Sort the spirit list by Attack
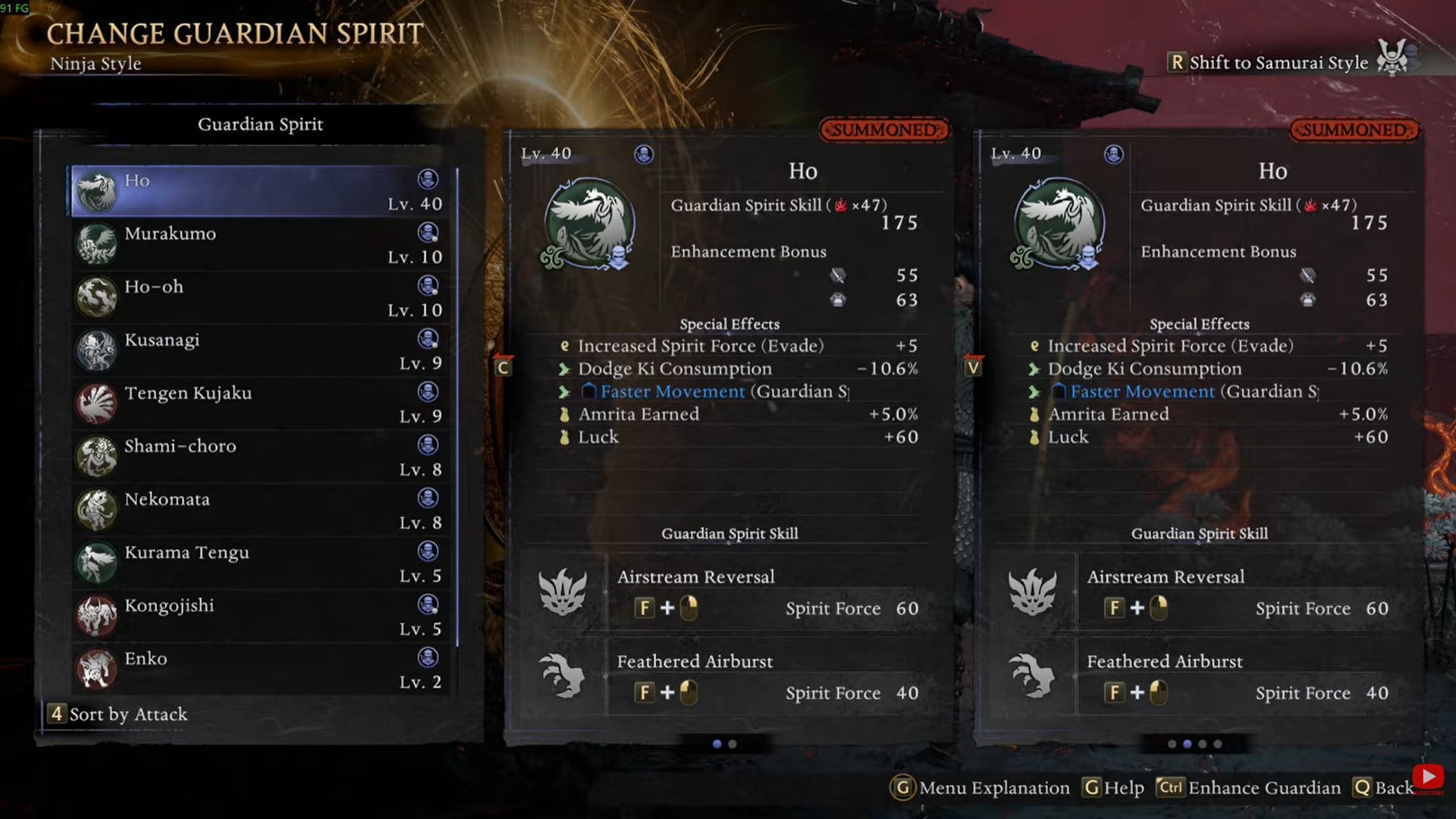The image size is (1456, 819). tap(119, 714)
